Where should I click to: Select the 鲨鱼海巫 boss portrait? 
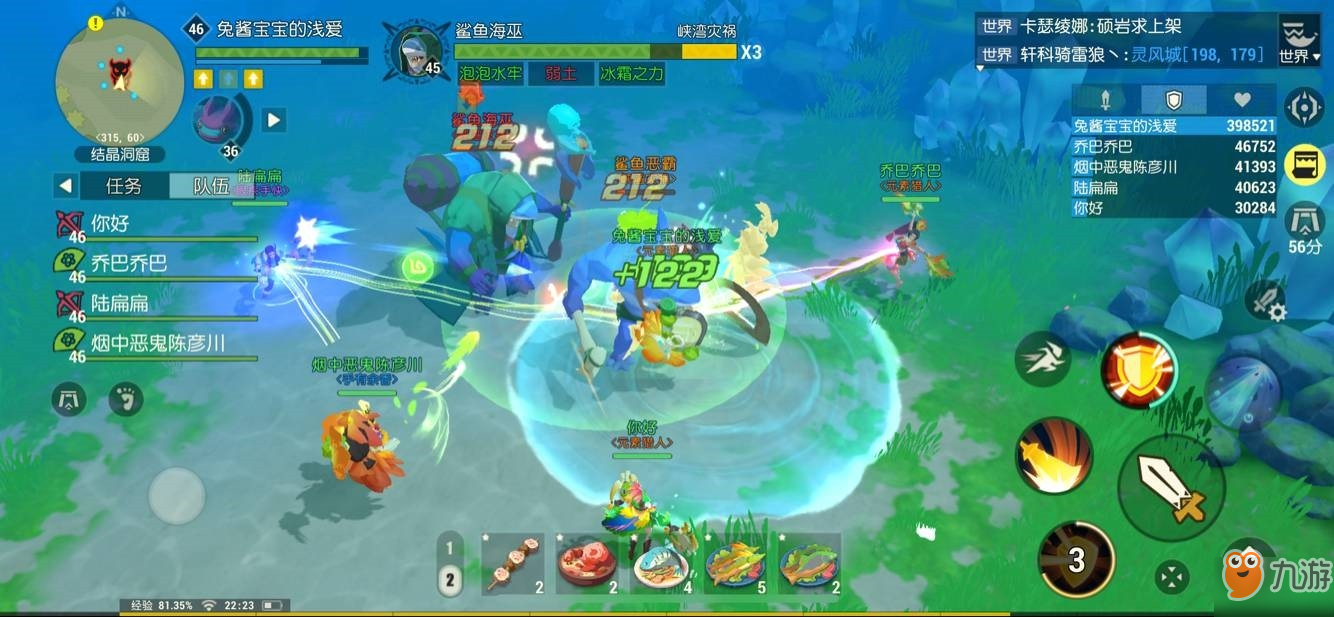415,52
